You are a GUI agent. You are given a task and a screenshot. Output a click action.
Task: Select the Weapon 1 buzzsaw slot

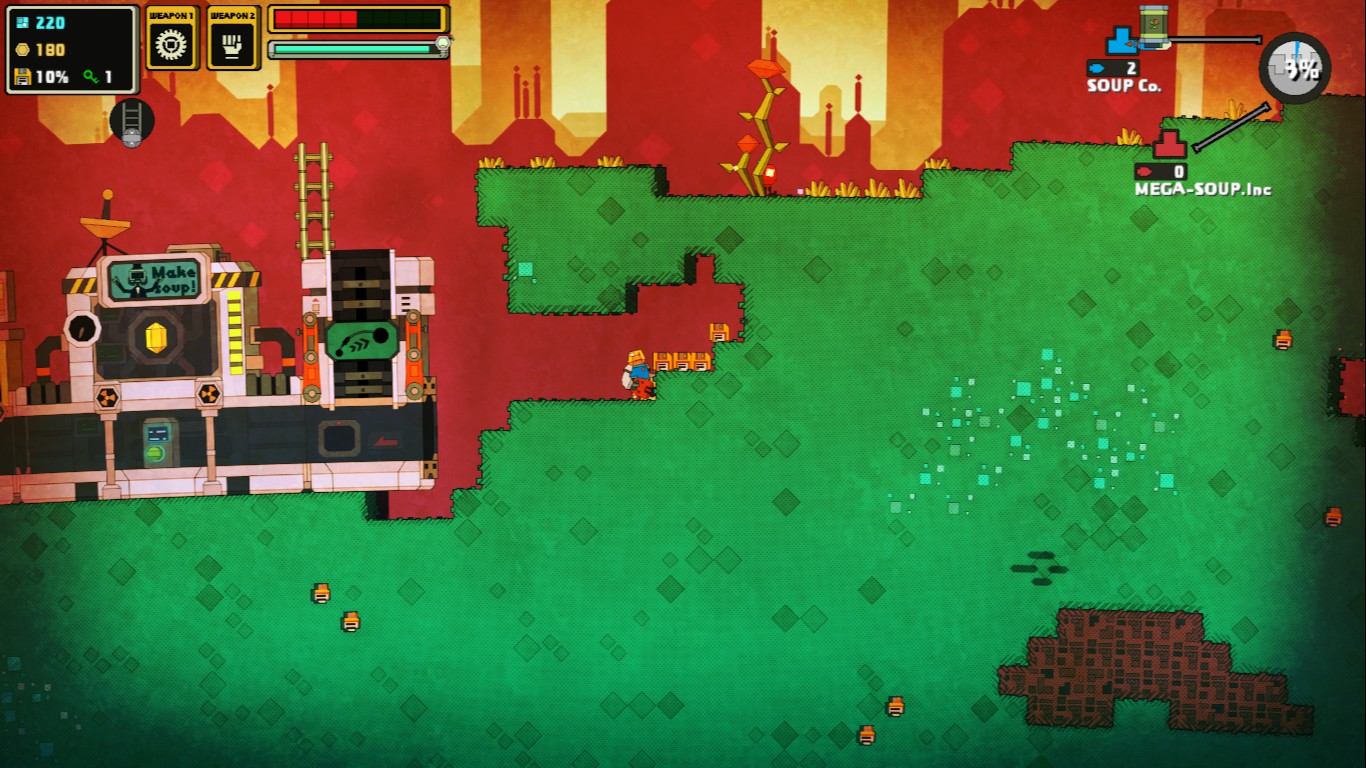172,43
